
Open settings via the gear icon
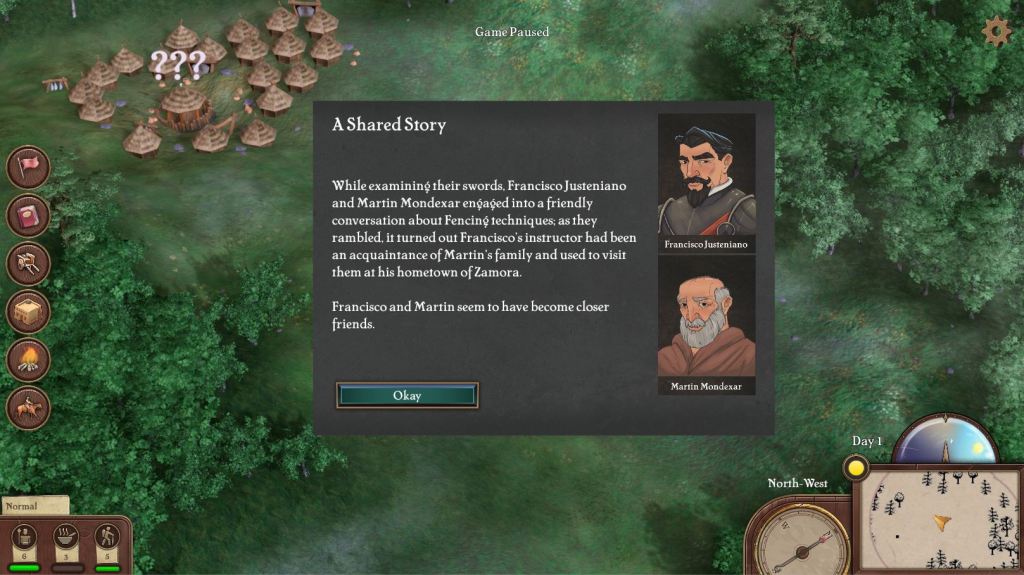[996, 32]
